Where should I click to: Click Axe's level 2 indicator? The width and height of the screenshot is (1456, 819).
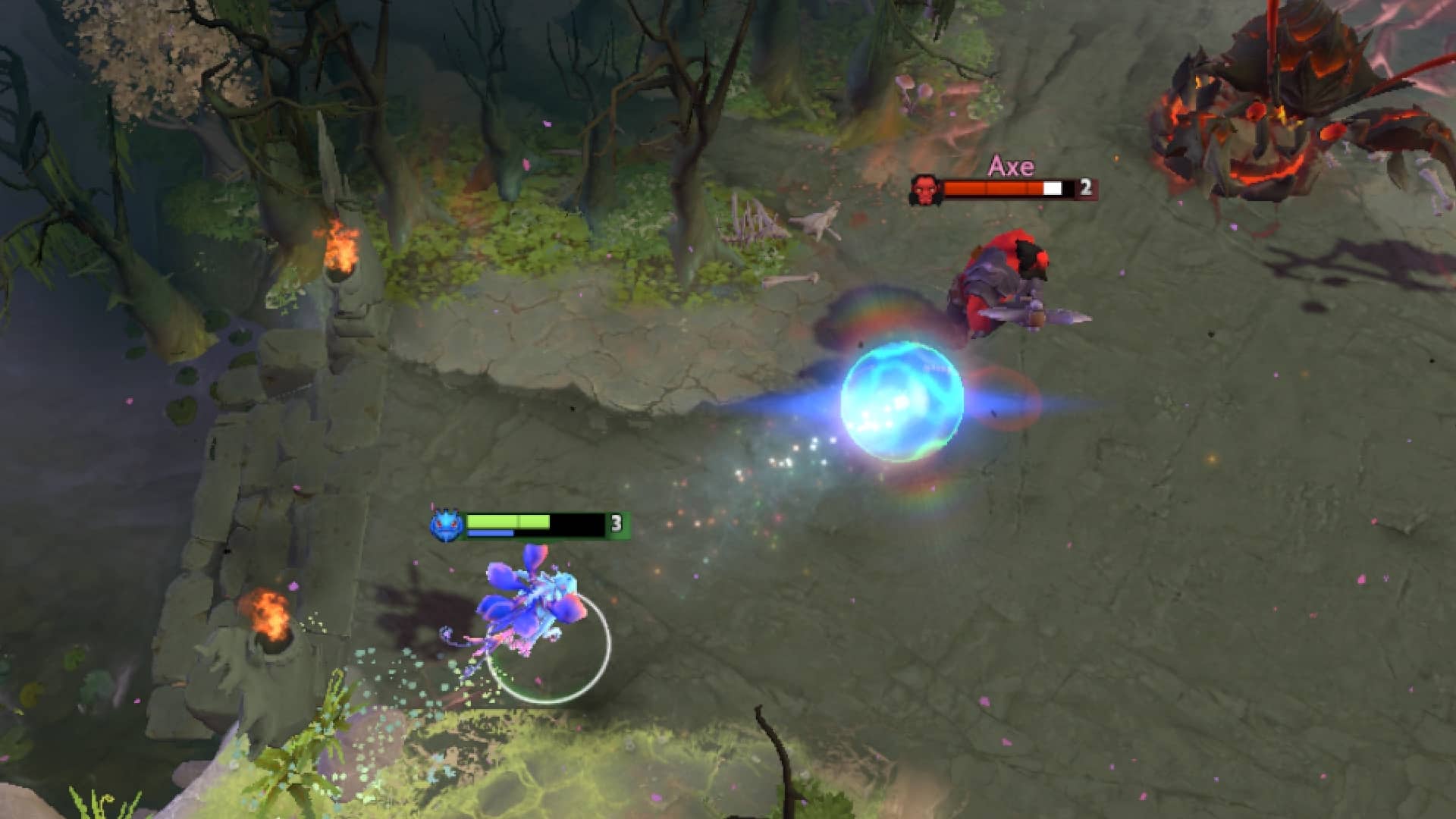click(x=1084, y=187)
